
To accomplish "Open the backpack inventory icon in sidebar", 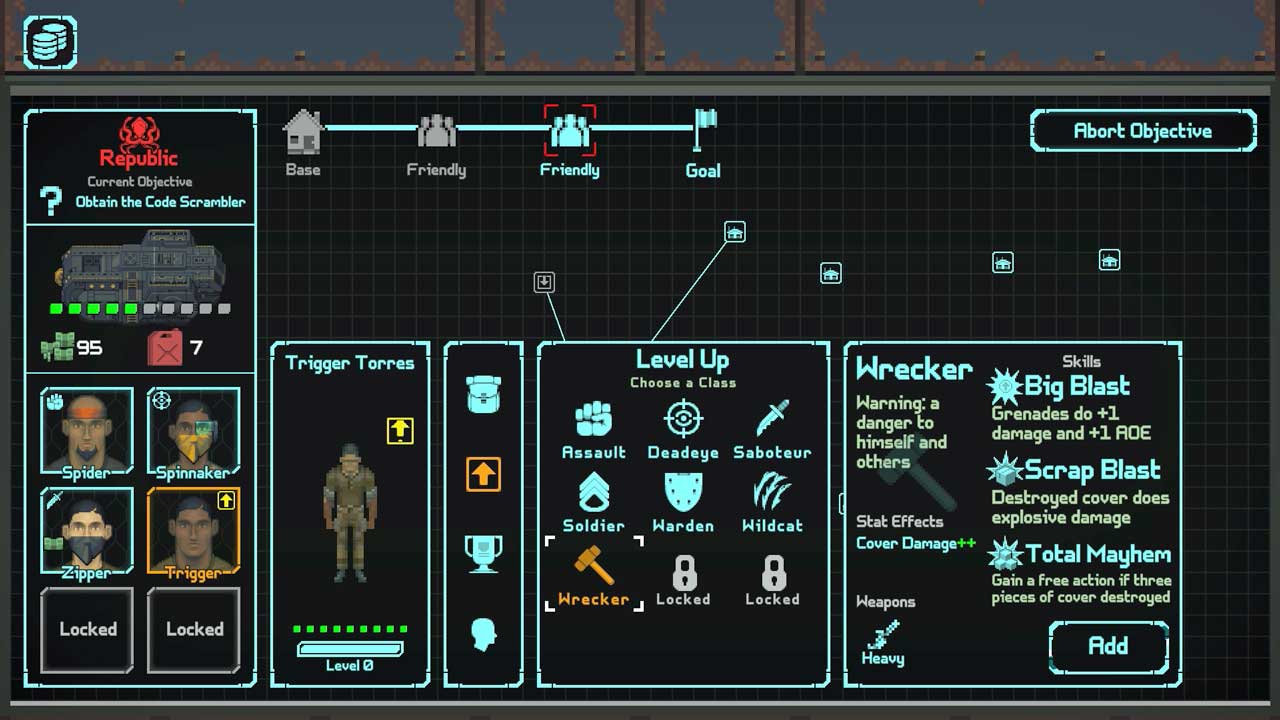I will point(484,394).
